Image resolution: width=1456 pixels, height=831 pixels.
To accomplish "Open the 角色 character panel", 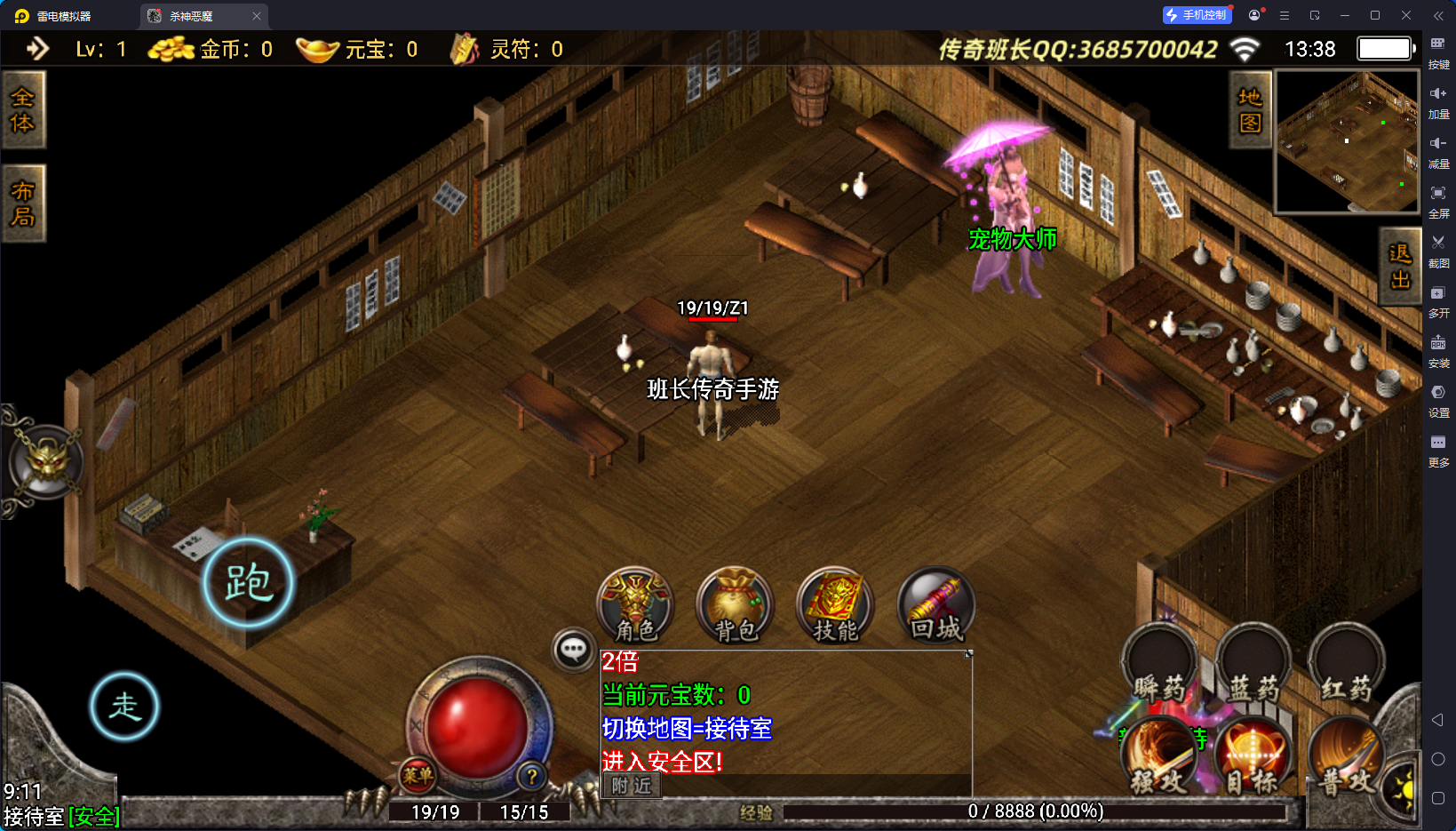I will point(635,605).
